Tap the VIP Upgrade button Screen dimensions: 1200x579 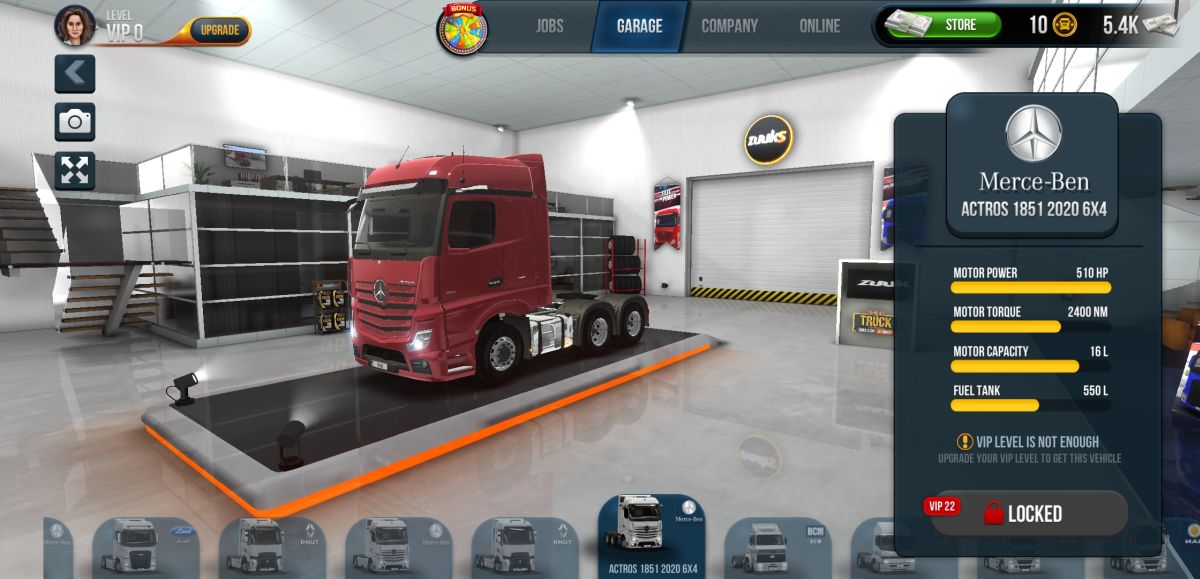pyautogui.click(x=219, y=30)
